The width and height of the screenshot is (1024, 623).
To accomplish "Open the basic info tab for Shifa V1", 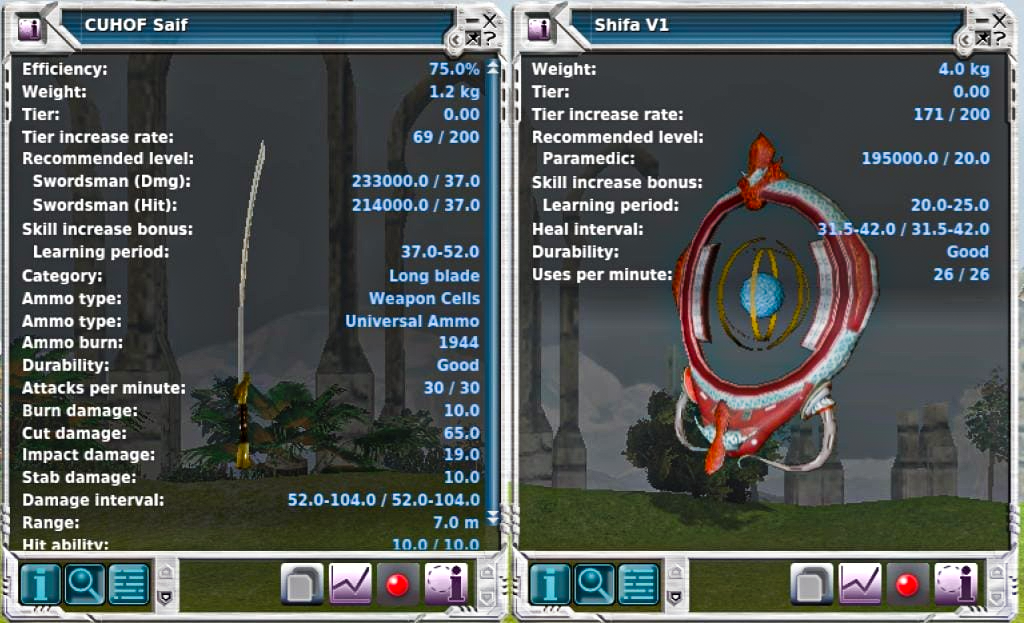I will 550,584.
